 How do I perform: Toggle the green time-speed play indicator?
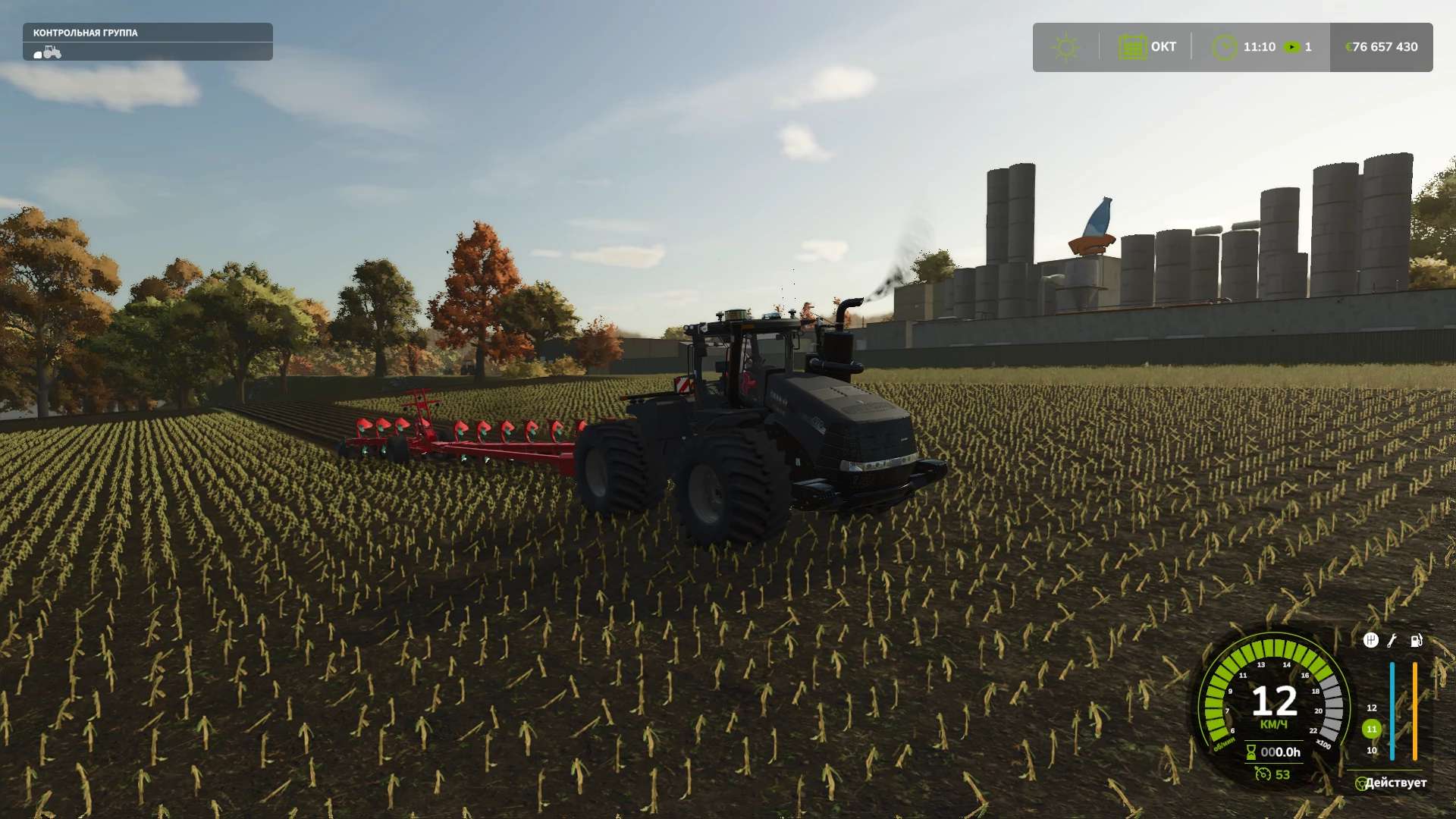pos(1291,47)
